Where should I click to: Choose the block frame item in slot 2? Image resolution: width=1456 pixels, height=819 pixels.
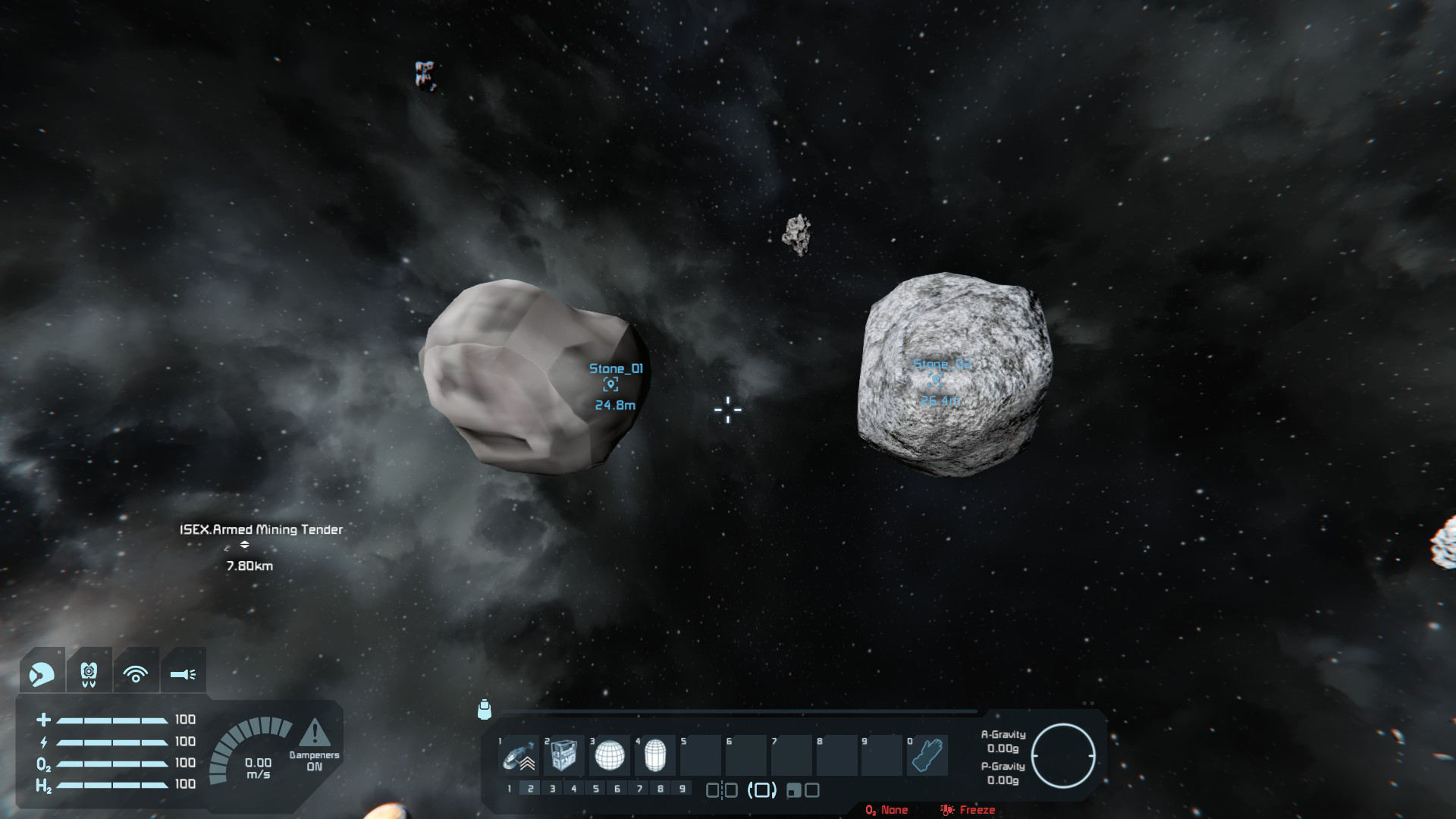pos(564,755)
